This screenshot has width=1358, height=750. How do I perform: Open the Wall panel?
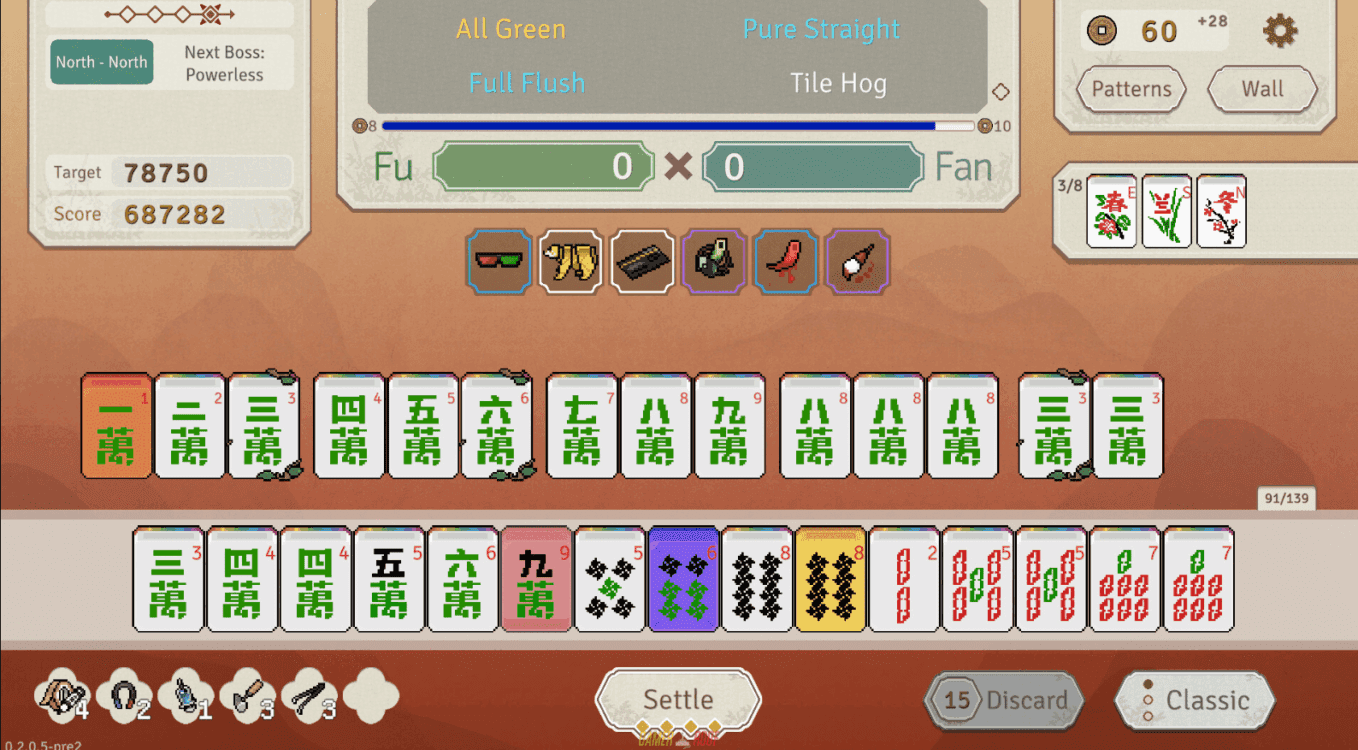coord(1262,89)
